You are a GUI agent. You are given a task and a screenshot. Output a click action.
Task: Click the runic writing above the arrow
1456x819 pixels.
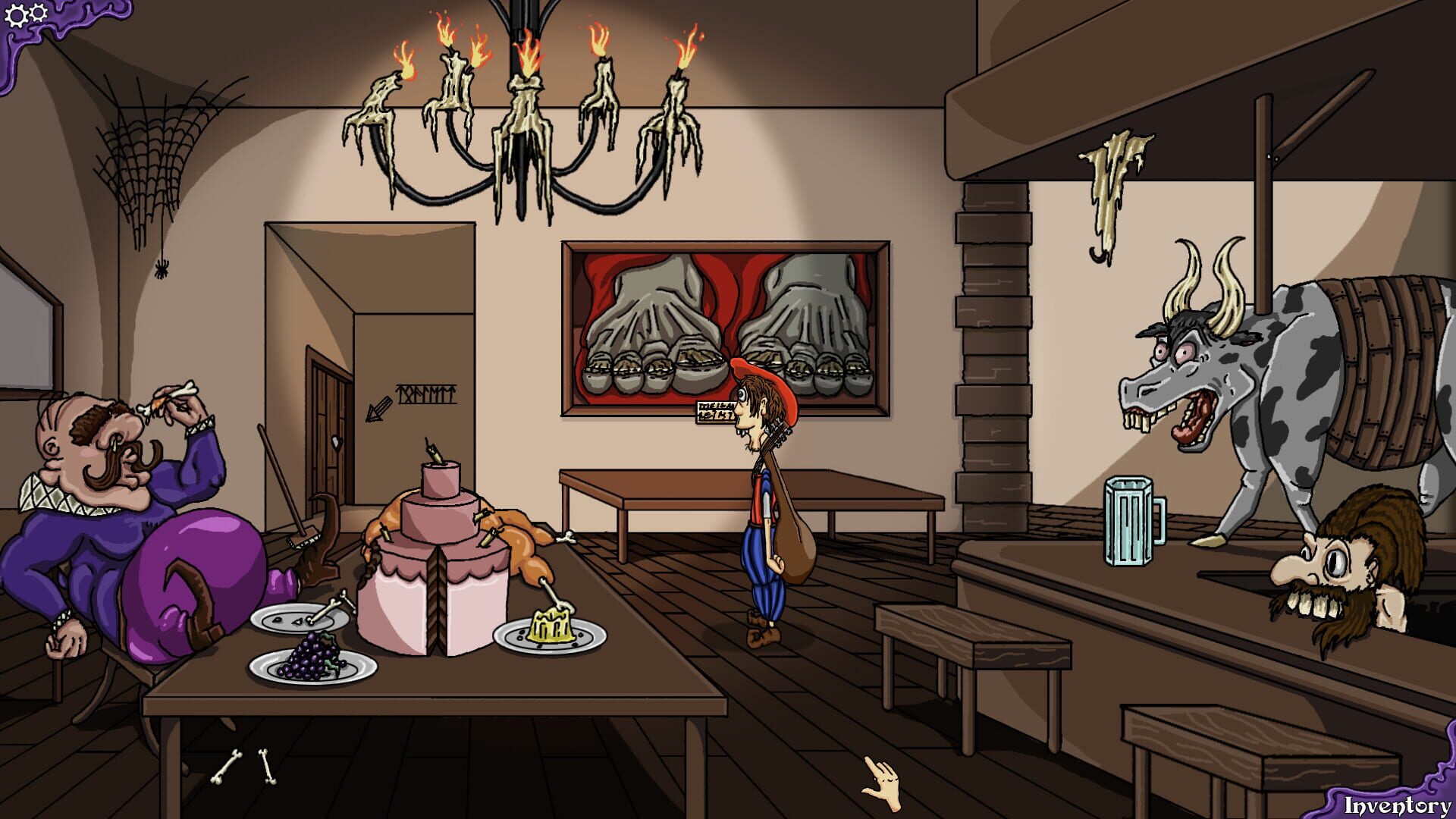[x=425, y=394]
